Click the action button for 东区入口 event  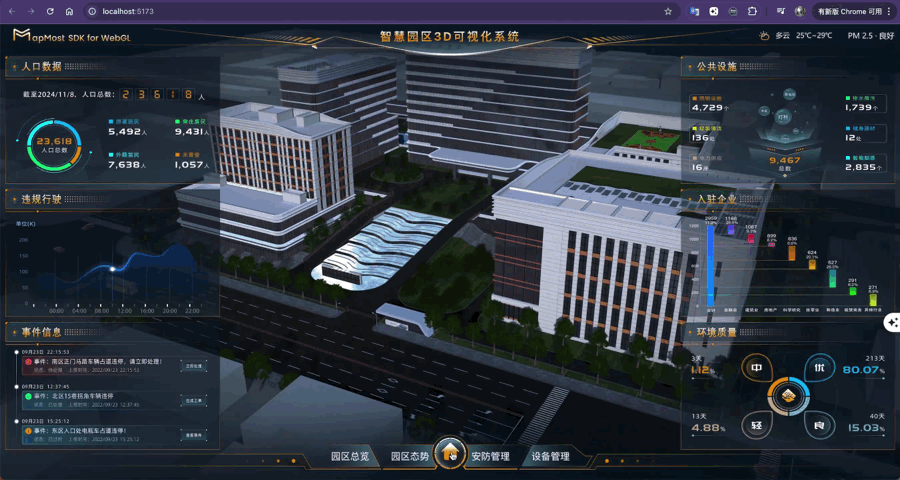[194, 436]
